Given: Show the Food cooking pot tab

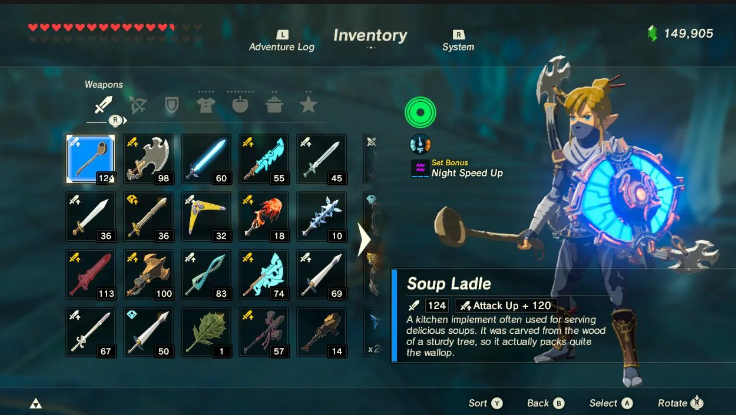Looking at the screenshot, I should pos(274,104).
